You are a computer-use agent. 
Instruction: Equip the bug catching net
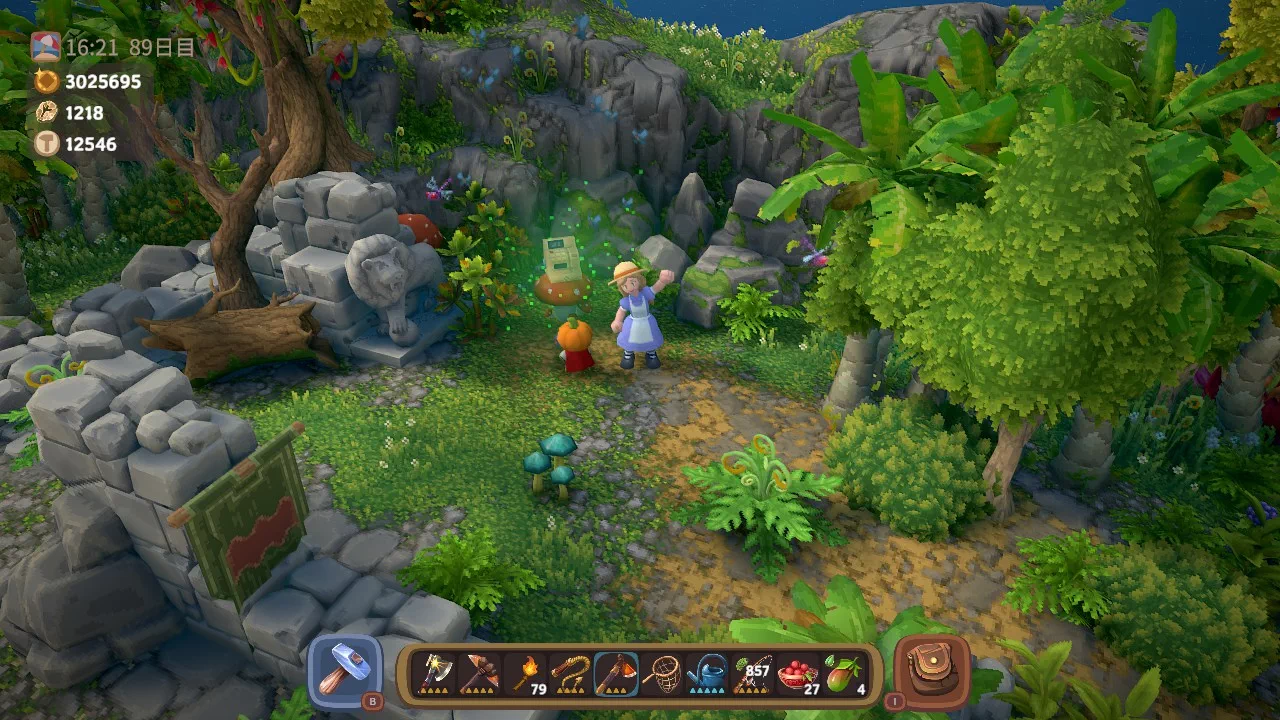tap(660, 673)
